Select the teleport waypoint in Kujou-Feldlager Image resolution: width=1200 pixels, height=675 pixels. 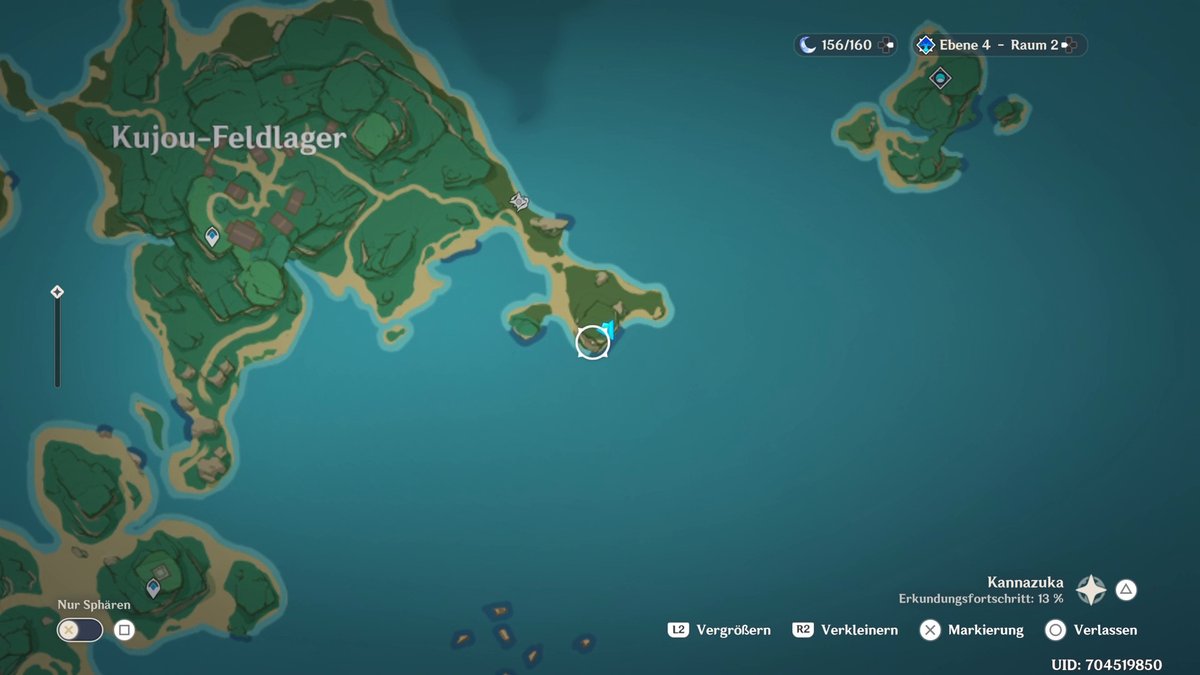[212, 236]
